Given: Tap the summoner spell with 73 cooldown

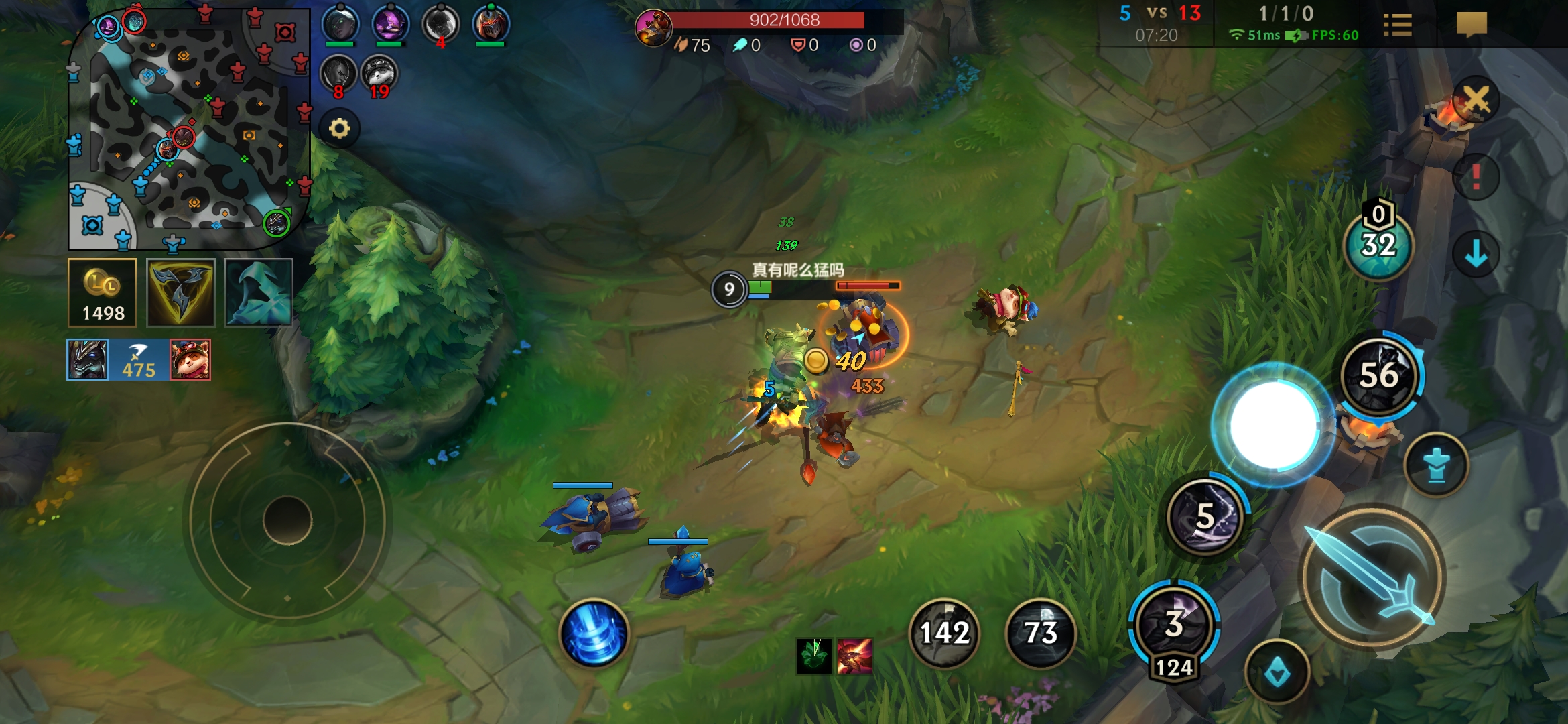Looking at the screenshot, I should click(1041, 633).
